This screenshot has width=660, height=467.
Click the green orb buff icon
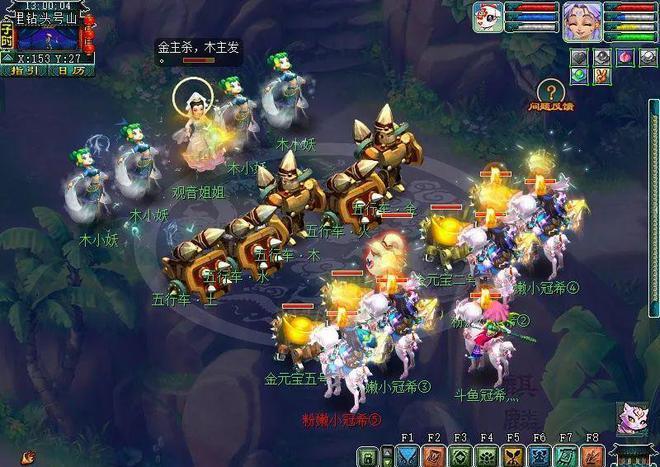(579, 76)
